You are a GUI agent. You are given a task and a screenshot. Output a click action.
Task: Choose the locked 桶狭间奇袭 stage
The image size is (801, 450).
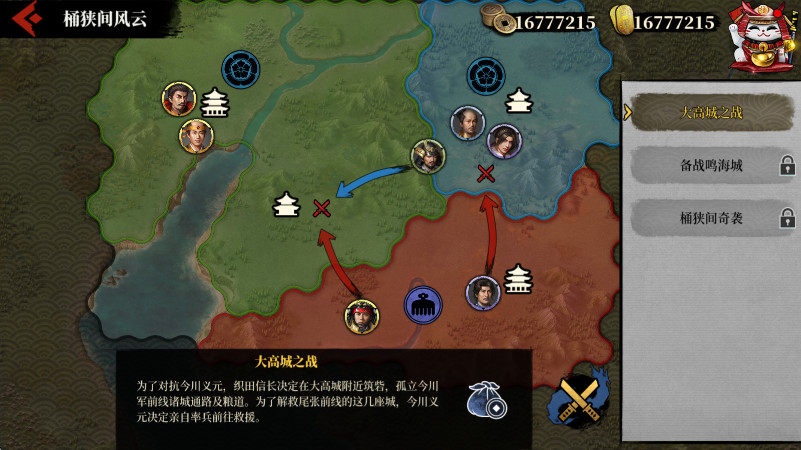pos(711,217)
